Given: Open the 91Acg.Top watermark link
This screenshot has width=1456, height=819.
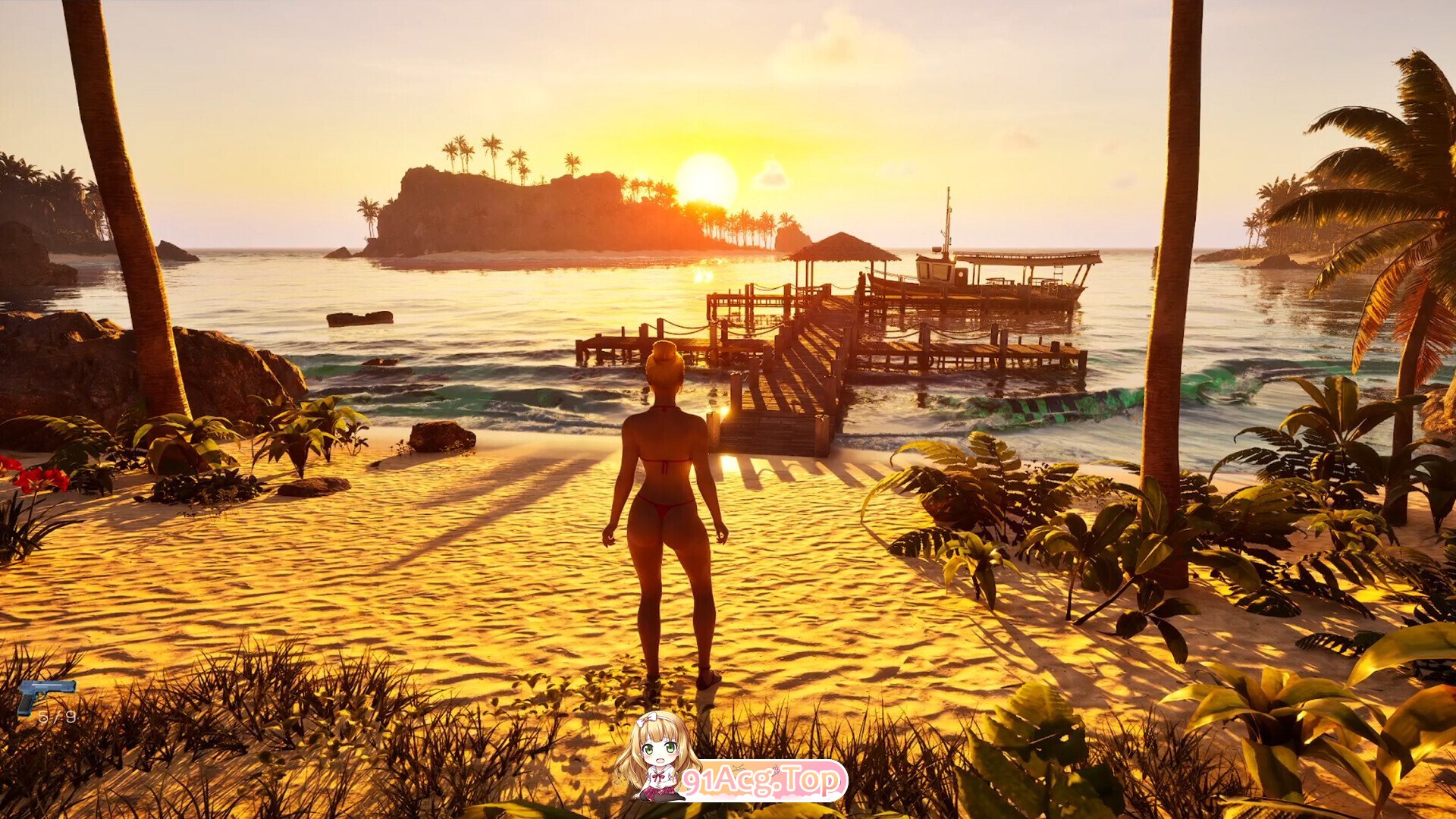Looking at the screenshot, I should point(762,780).
